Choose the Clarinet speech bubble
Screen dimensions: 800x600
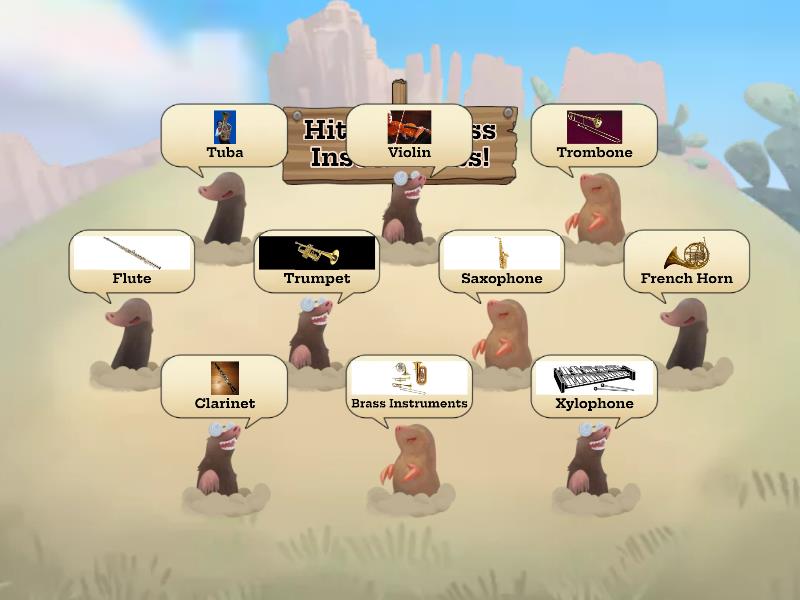pyautogui.click(x=224, y=387)
